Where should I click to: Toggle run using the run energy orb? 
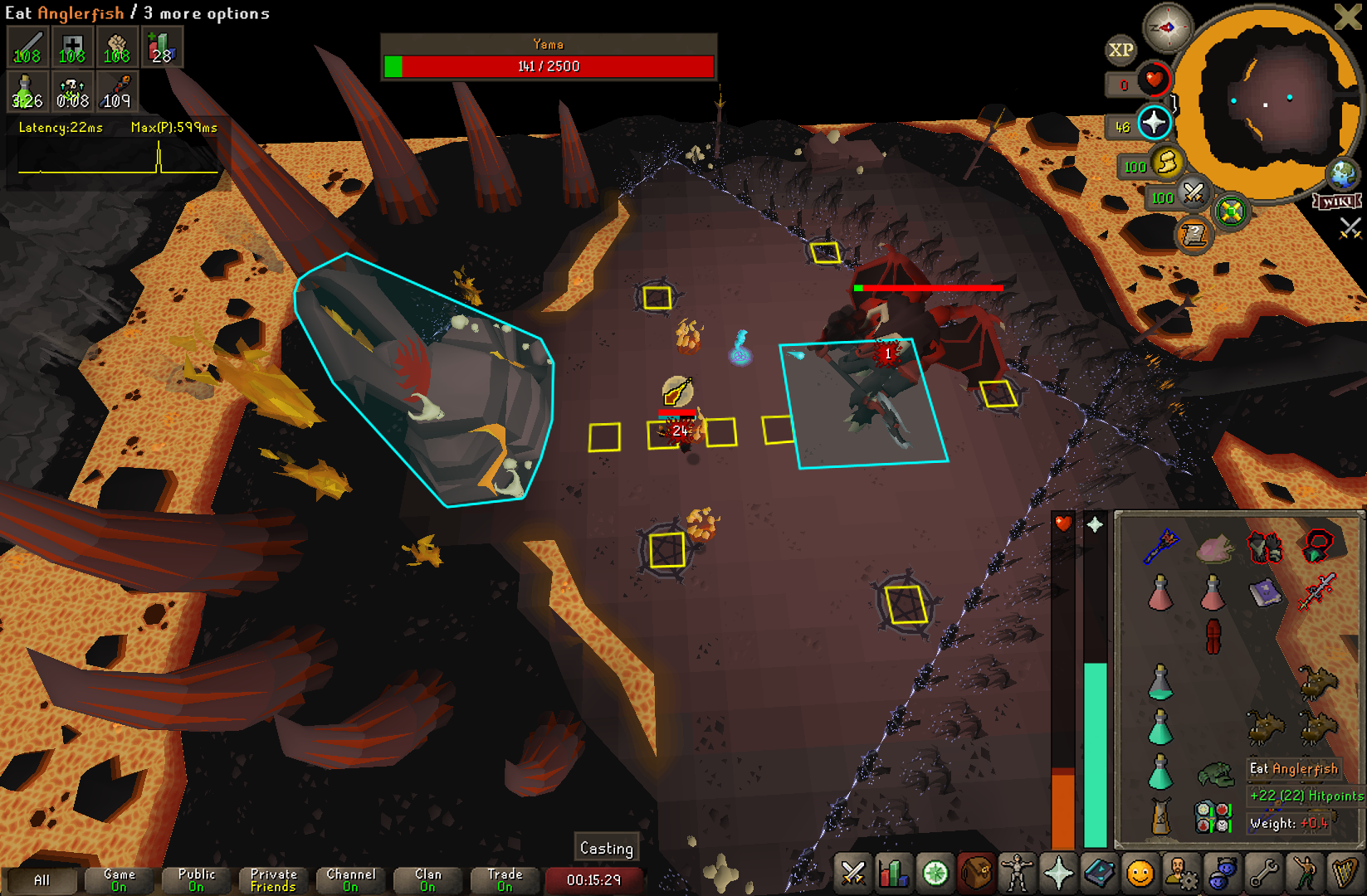pos(1166,163)
